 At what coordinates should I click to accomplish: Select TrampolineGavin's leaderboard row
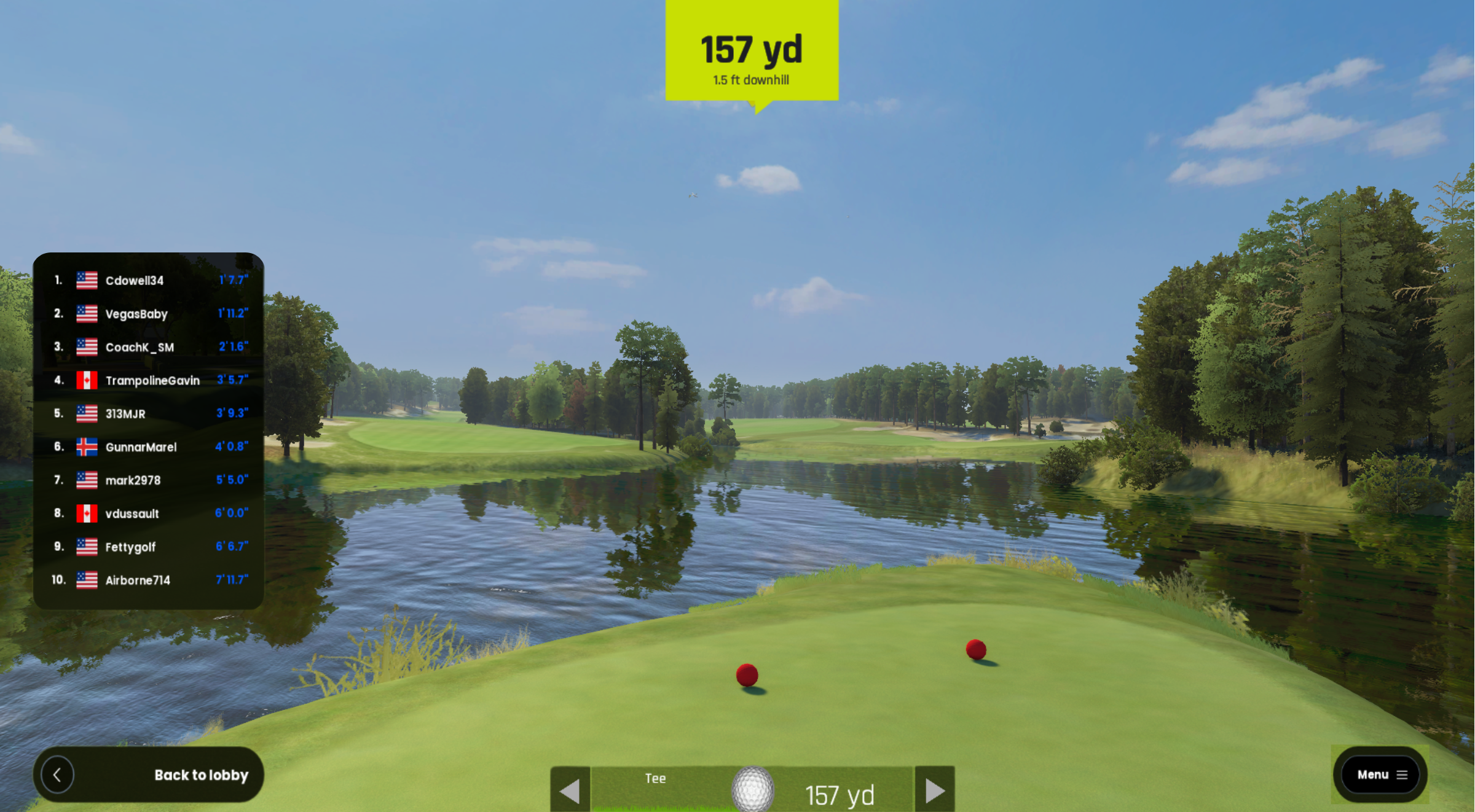[x=149, y=380]
